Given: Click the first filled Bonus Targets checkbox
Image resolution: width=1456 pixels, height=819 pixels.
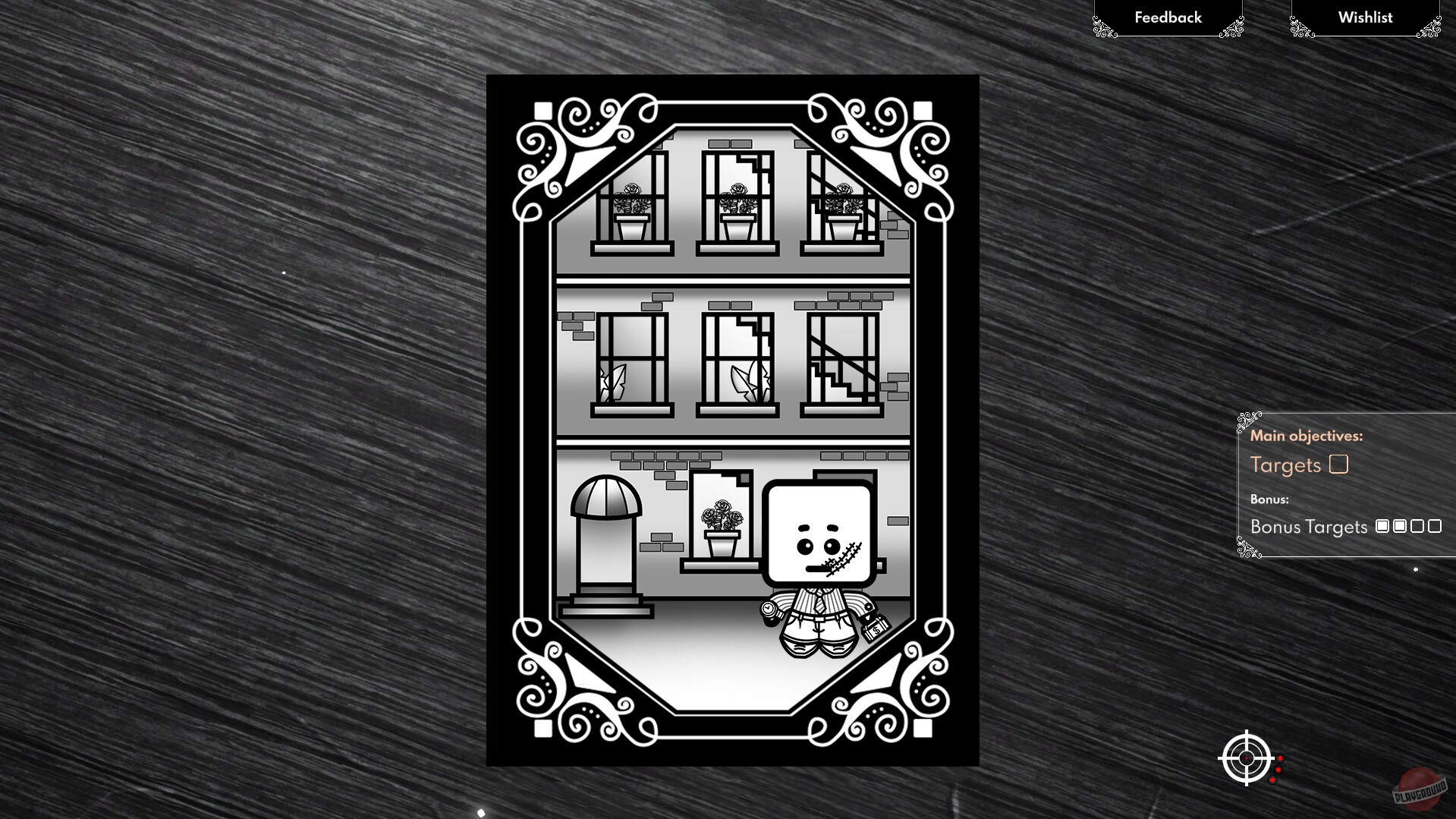Looking at the screenshot, I should coord(1383,526).
